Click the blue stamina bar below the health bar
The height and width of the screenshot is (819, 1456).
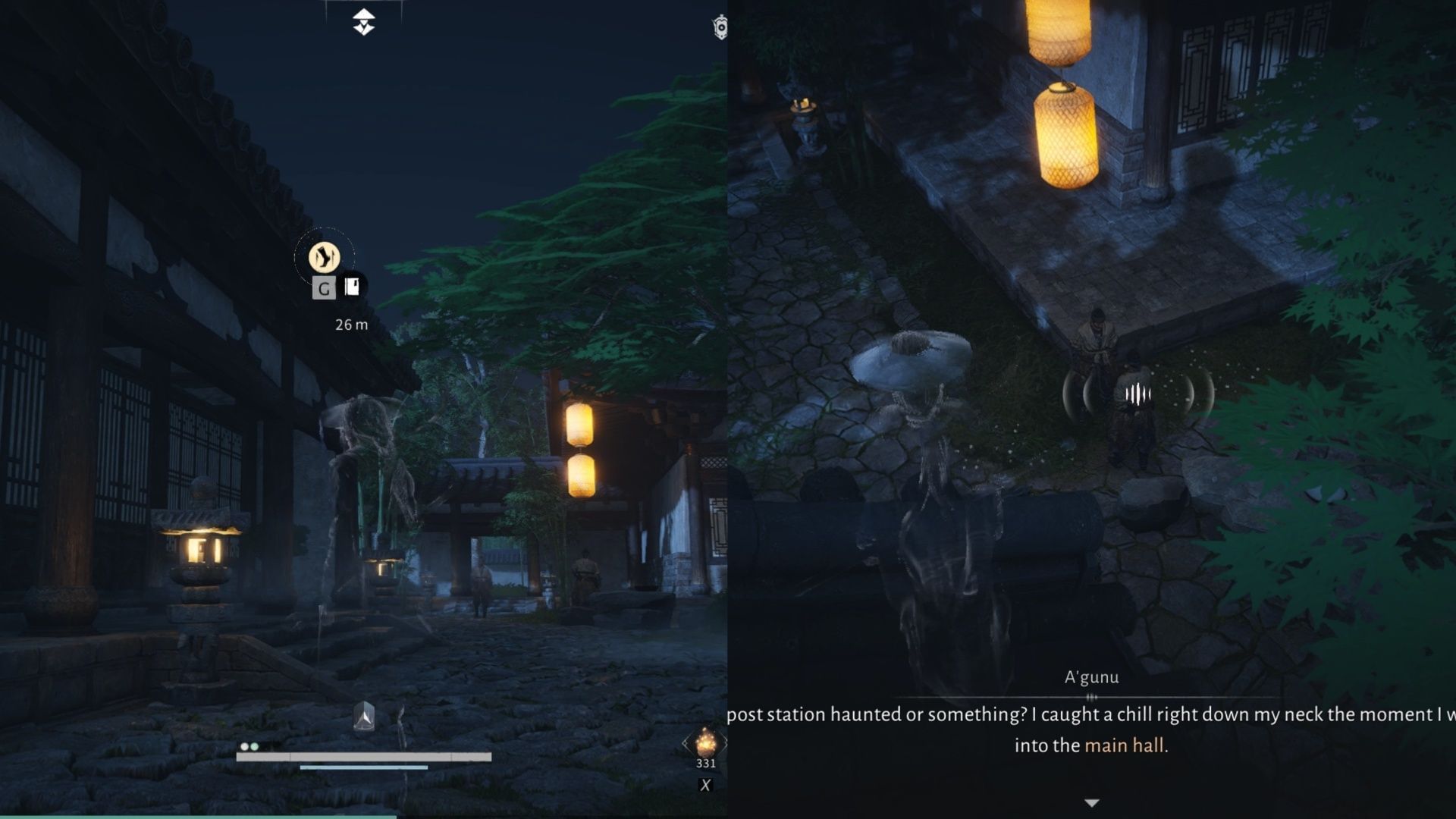coord(362,767)
